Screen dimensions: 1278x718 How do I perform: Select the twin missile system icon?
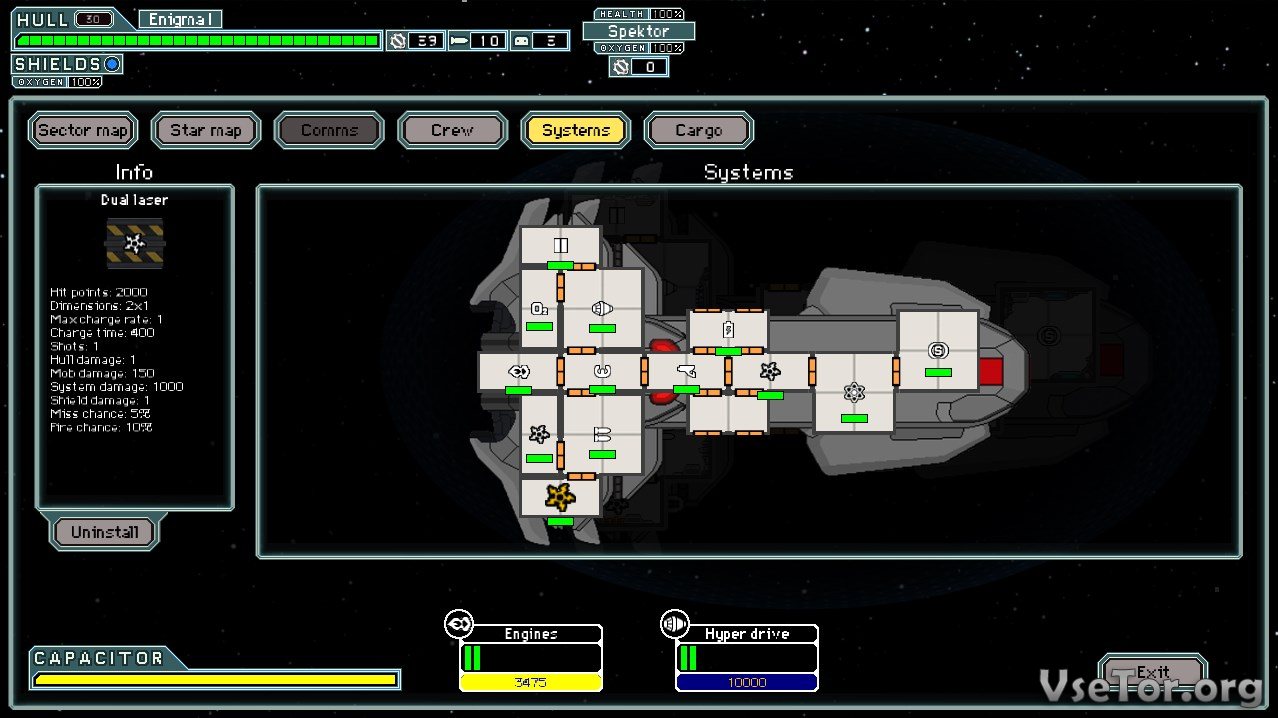coord(602,434)
